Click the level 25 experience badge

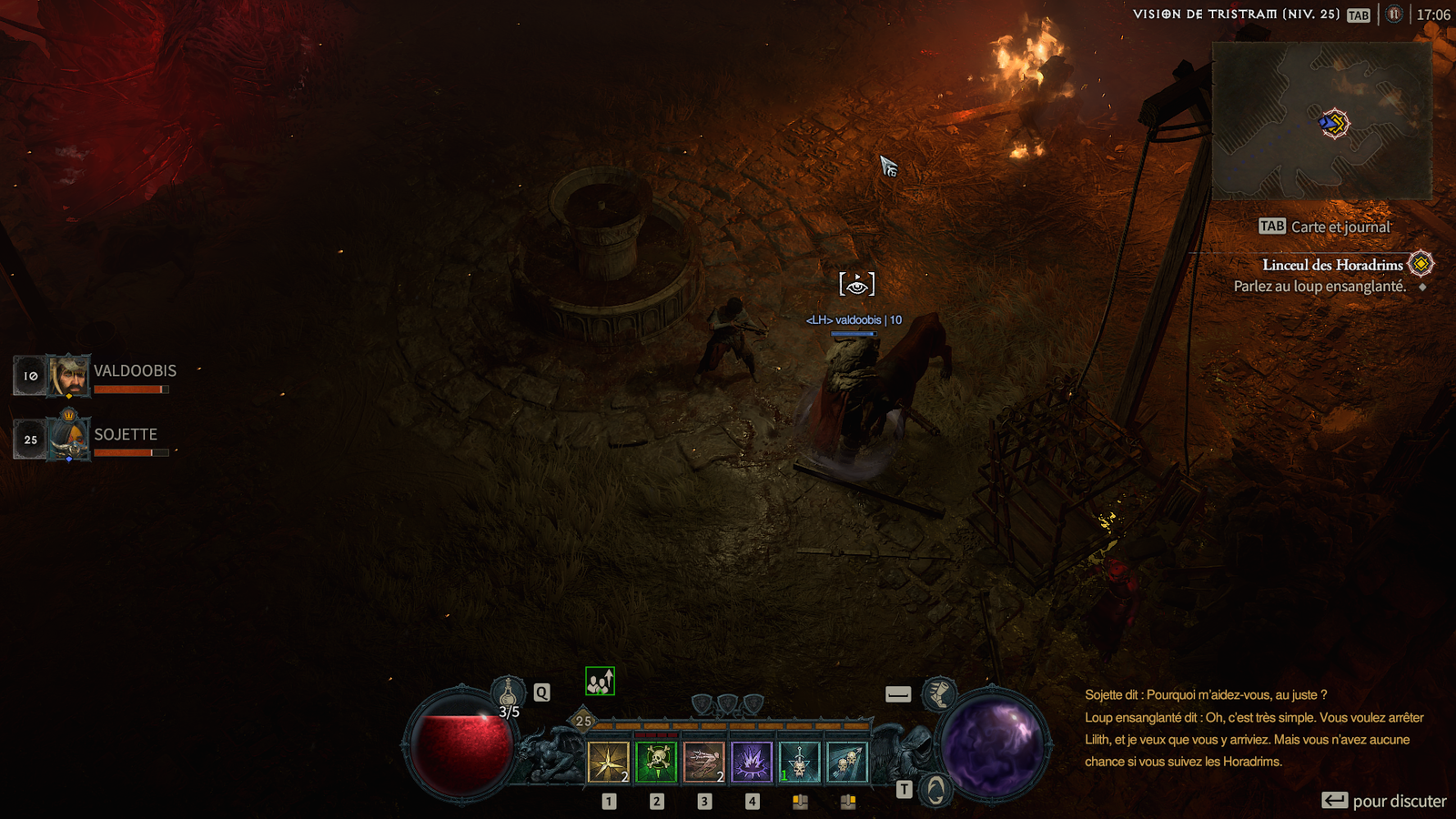(583, 721)
